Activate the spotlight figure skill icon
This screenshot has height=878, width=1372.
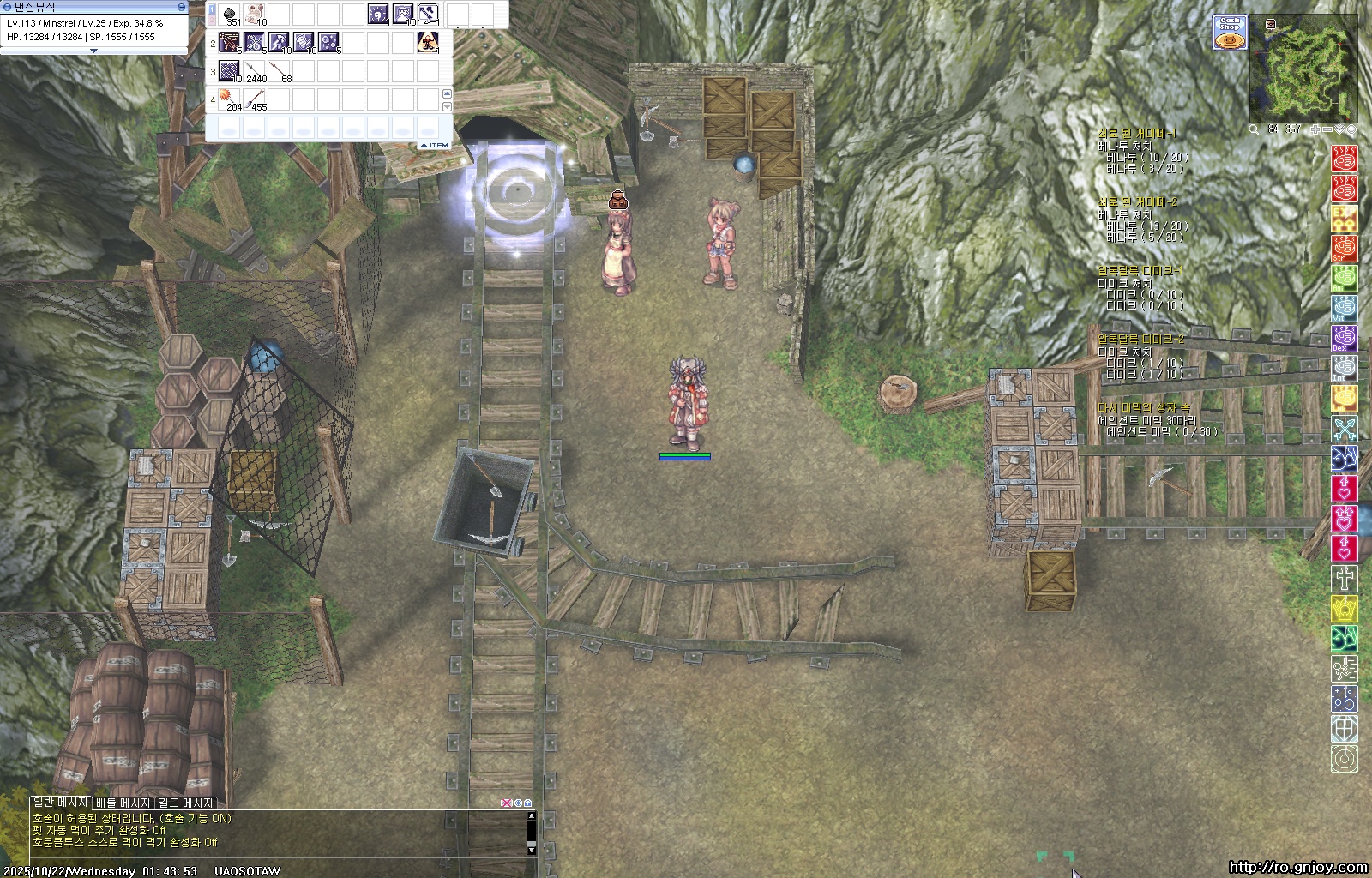point(428,42)
